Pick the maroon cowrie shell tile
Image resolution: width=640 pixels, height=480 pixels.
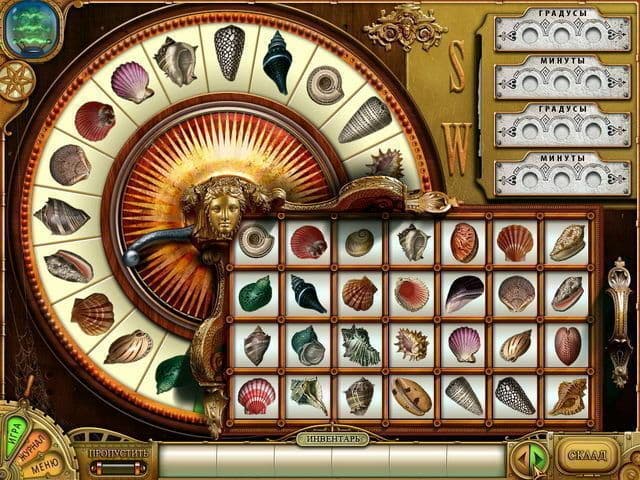[568, 343]
